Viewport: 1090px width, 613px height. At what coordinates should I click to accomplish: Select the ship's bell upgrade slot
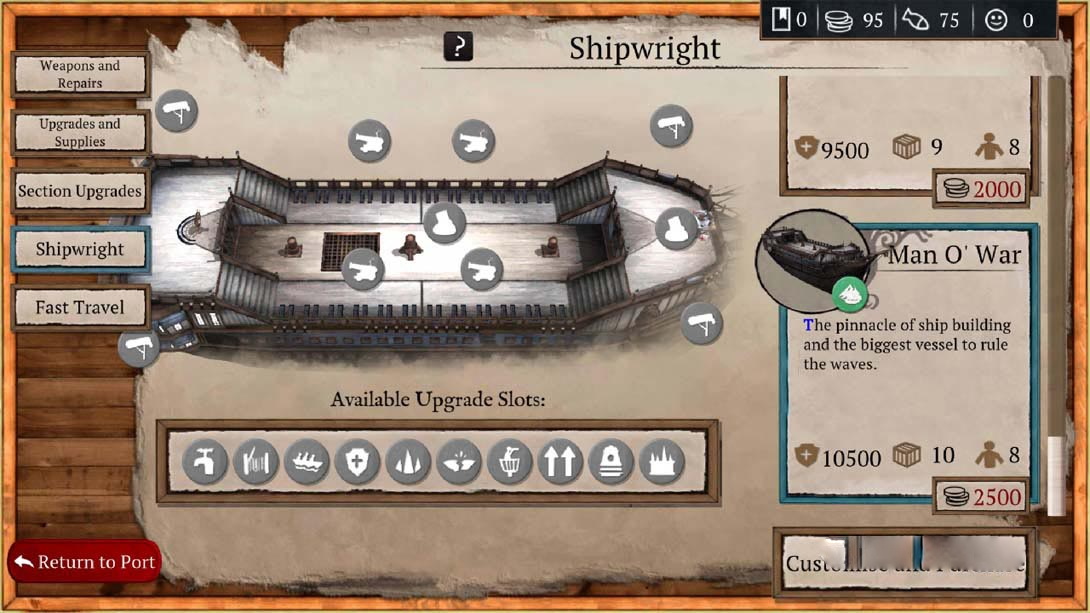[x=612, y=463]
